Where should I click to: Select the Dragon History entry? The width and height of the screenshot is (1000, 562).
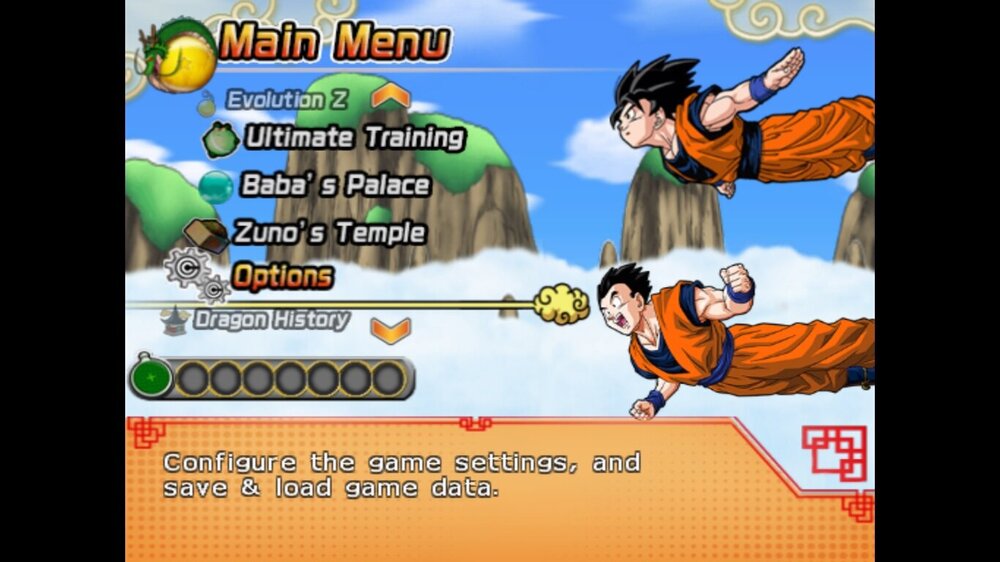click(x=271, y=320)
